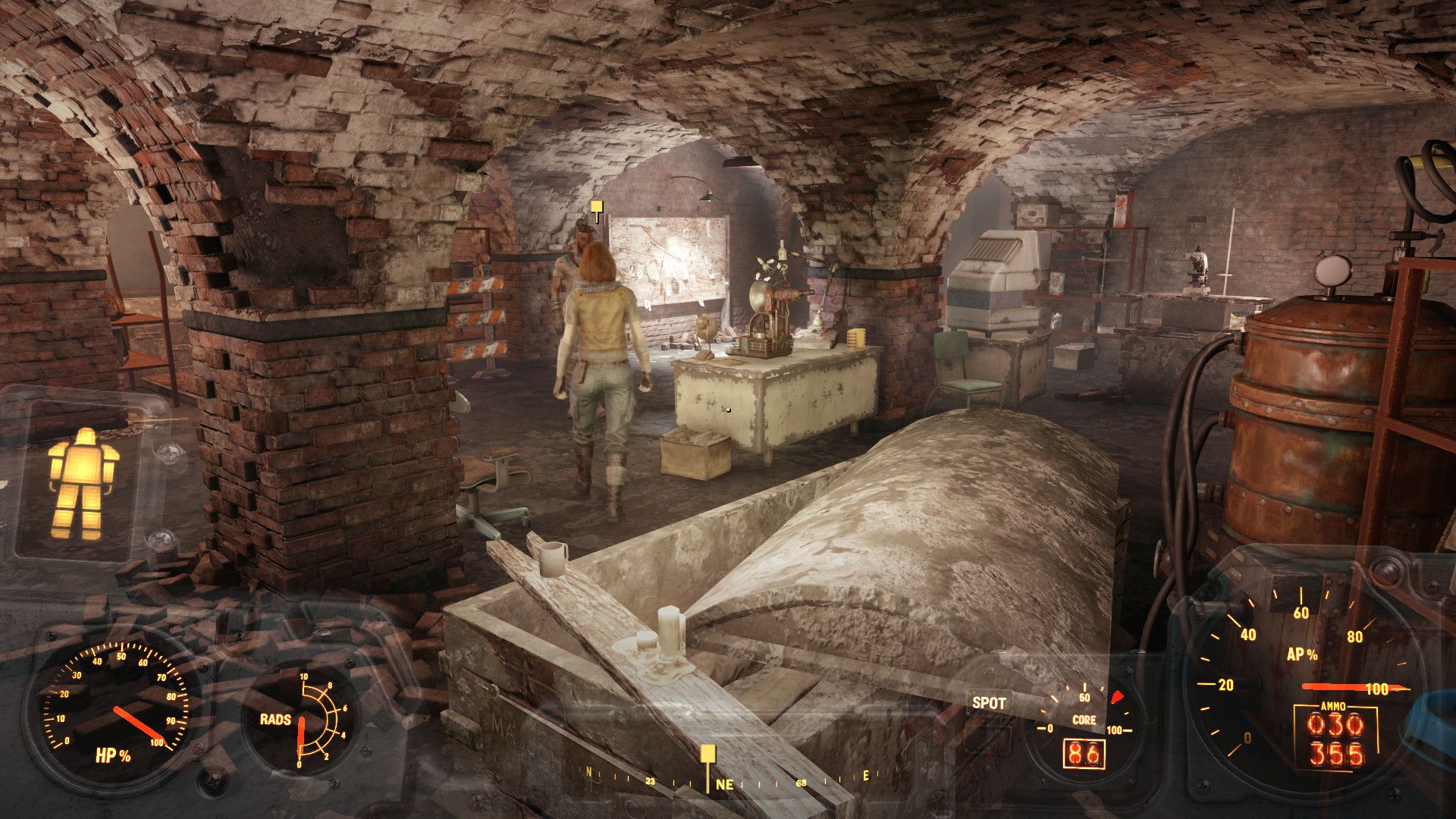Click the yellow power armor condition figure

(82, 484)
